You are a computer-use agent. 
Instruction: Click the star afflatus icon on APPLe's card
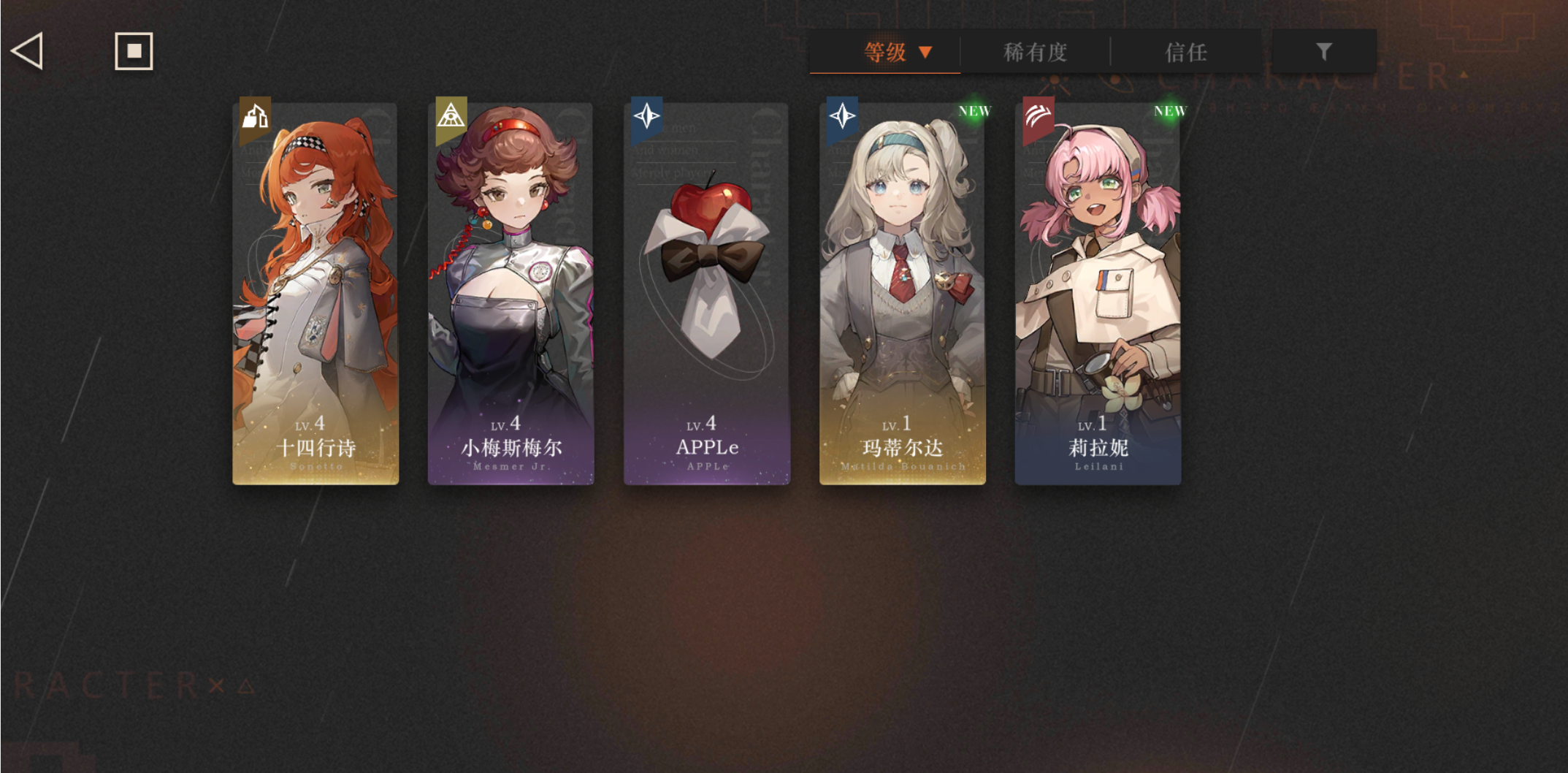tap(649, 115)
